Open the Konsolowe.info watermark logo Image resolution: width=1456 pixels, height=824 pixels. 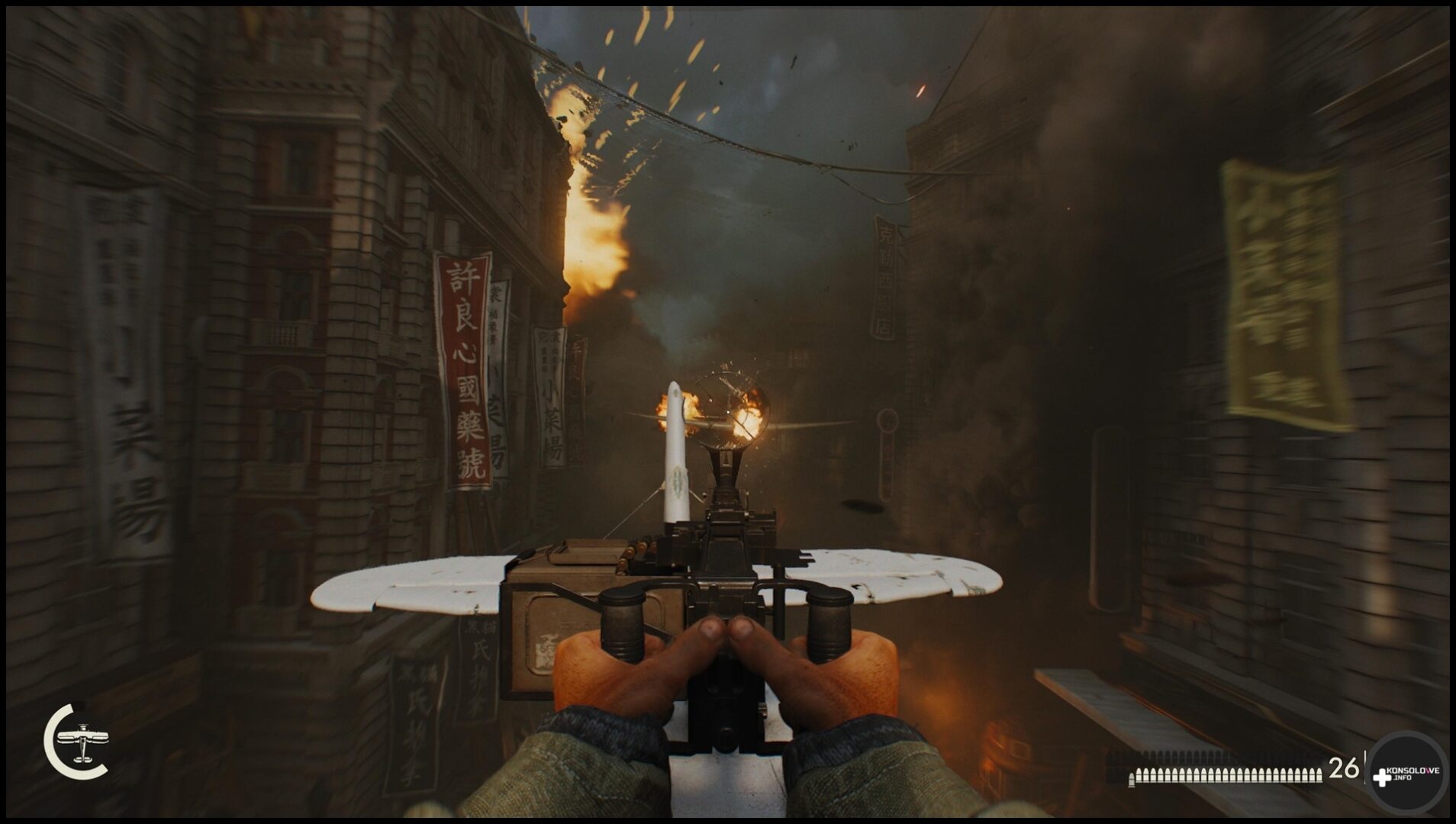[1406, 773]
